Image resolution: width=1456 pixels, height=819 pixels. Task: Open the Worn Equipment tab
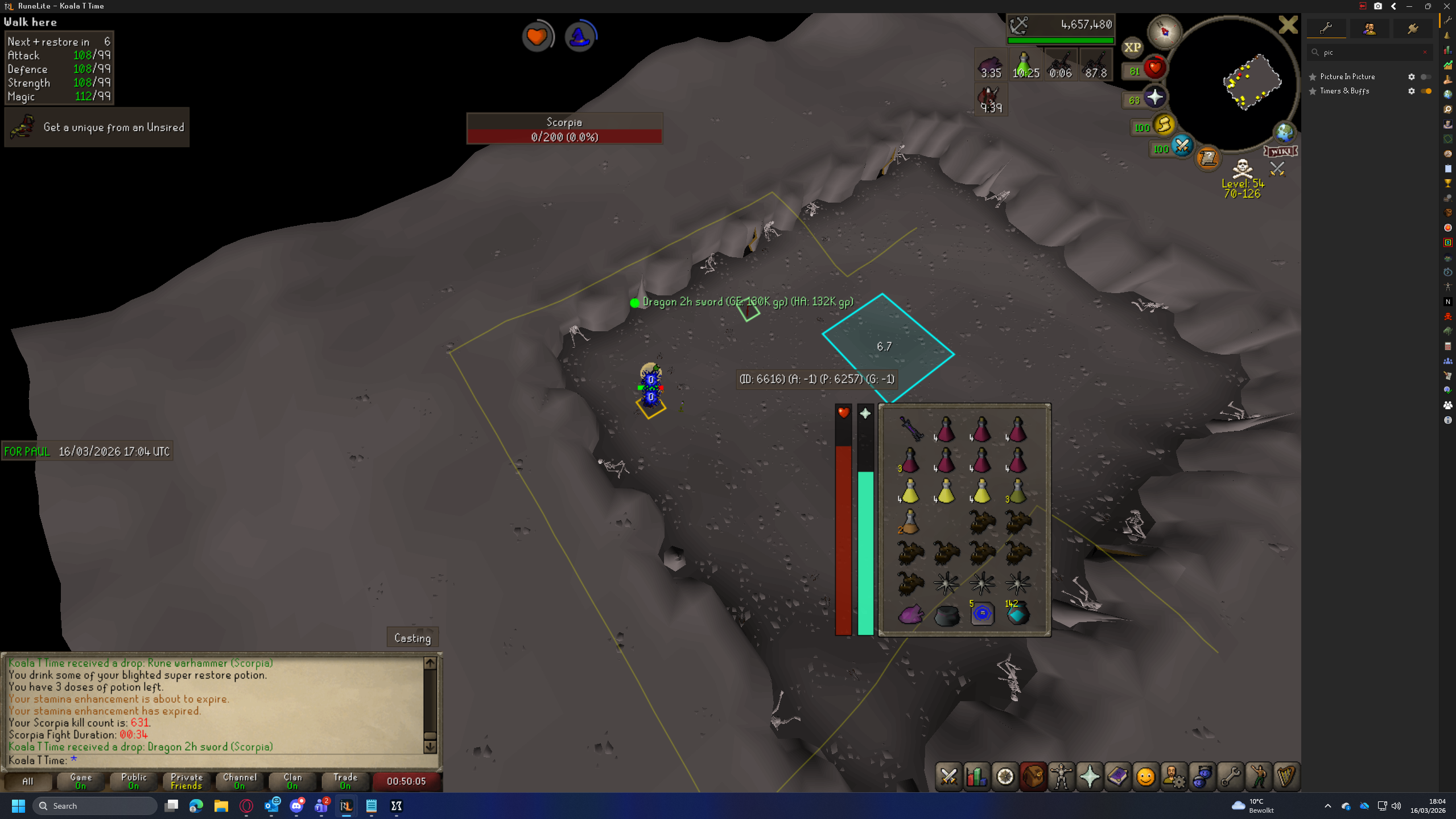[x=1061, y=777]
